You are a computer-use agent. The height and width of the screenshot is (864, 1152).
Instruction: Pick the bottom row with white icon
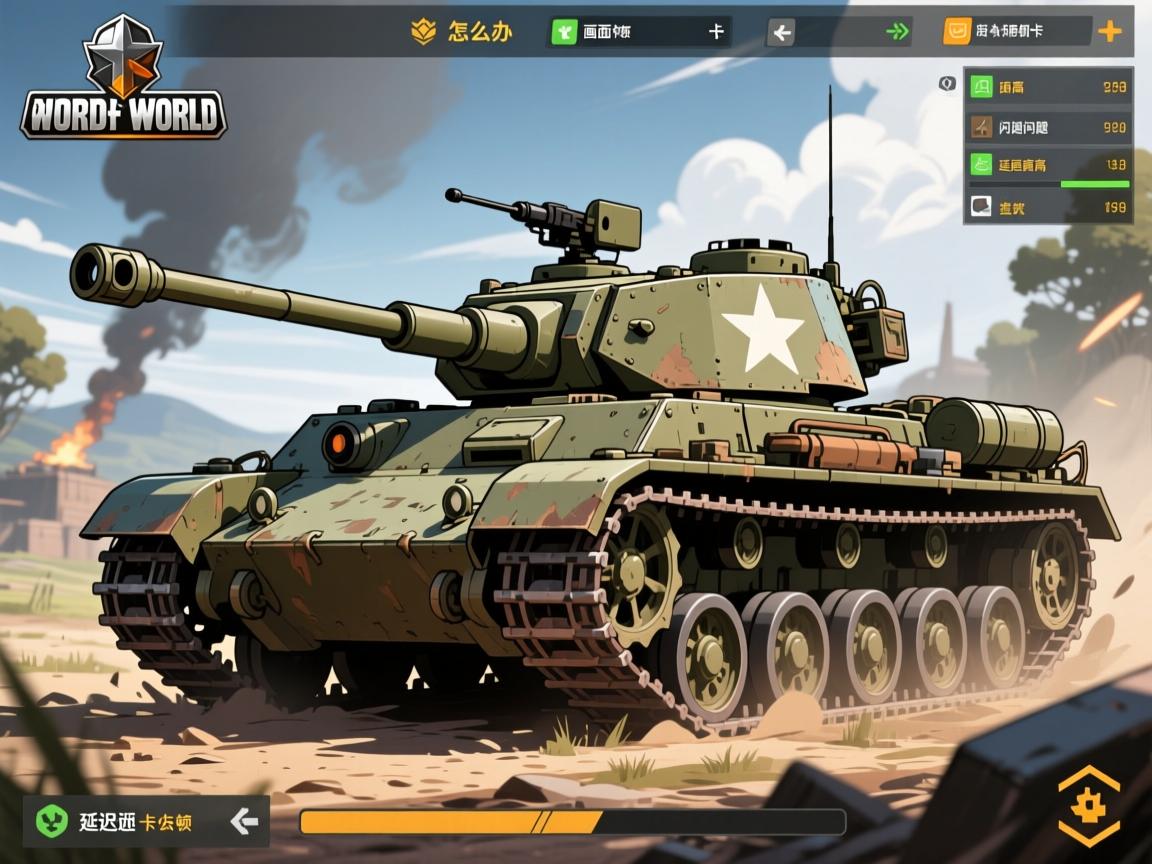(1048, 207)
